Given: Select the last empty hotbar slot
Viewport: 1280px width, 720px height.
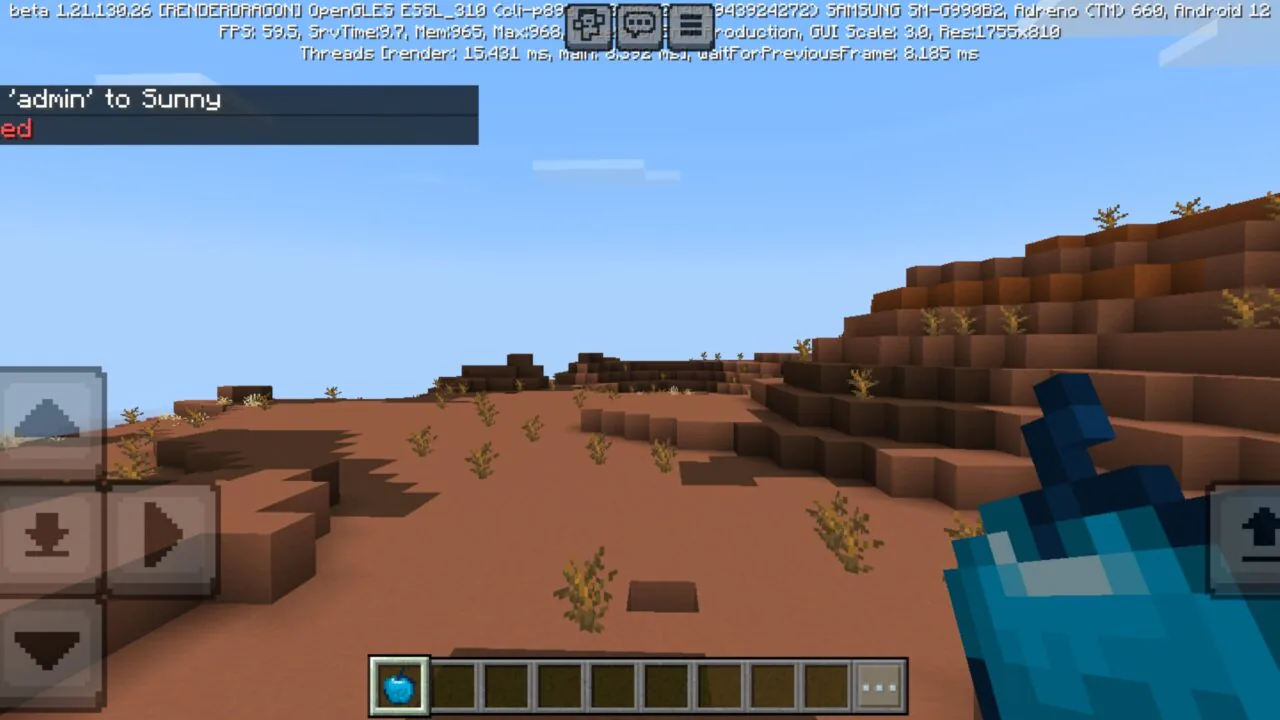Looking at the screenshot, I should [x=825, y=684].
